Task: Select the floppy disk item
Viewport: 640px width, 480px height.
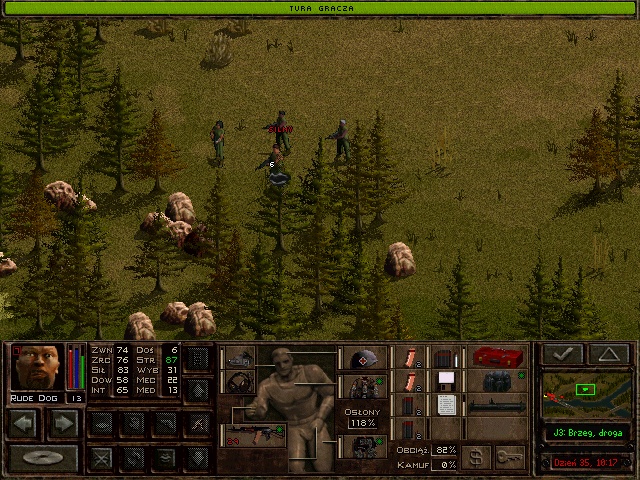Action: [445, 380]
